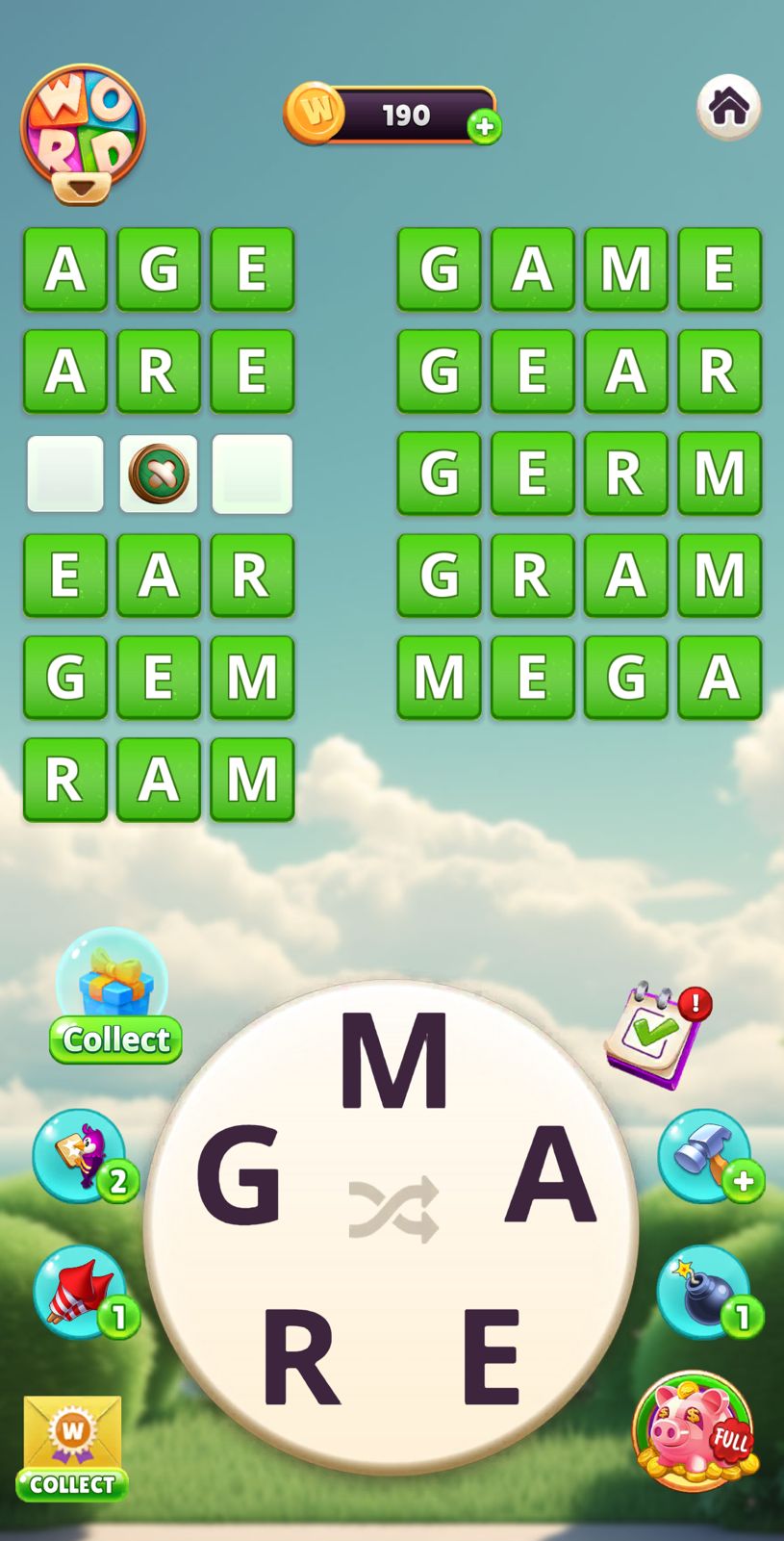This screenshot has height=1541, width=784.
Task: Open the home screen button
Action: [728, 107]
